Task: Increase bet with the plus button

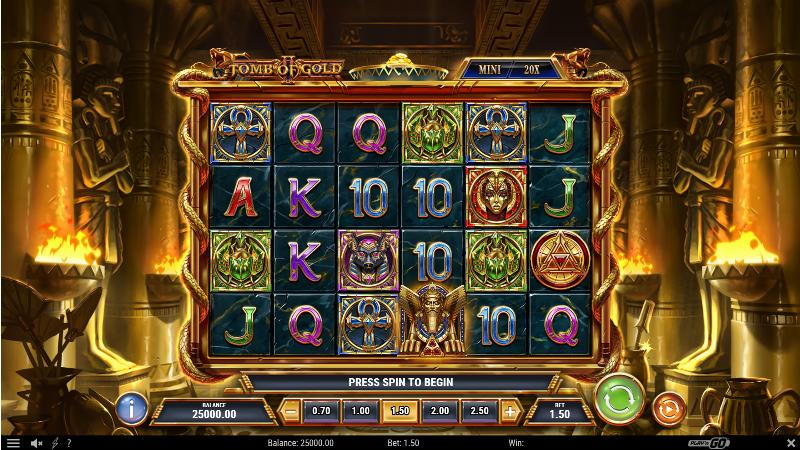Action: 510,410
